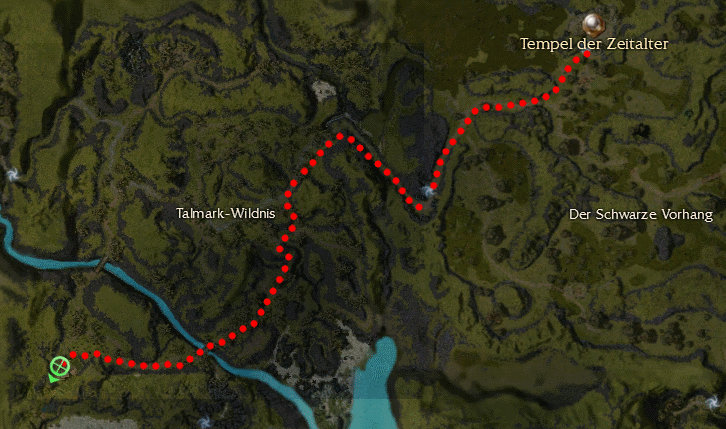This screenshot has height=429, width=726.
Task: Select the portal swirl on the dotted route
Action: coord(430,190)
